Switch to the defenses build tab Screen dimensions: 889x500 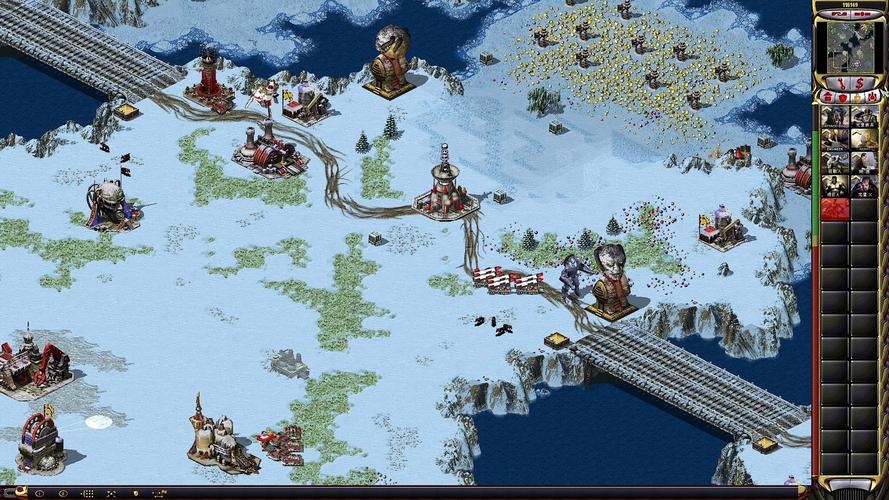point(843,98)
